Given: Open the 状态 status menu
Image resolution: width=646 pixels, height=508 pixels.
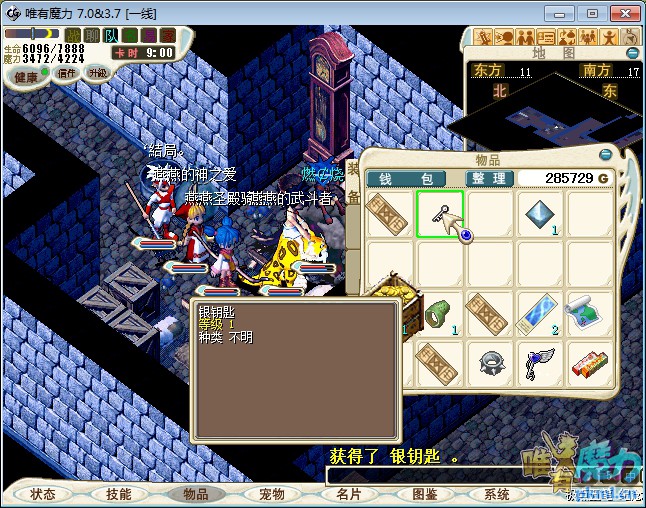Looking at the screenshot, I should click(43, 494).
